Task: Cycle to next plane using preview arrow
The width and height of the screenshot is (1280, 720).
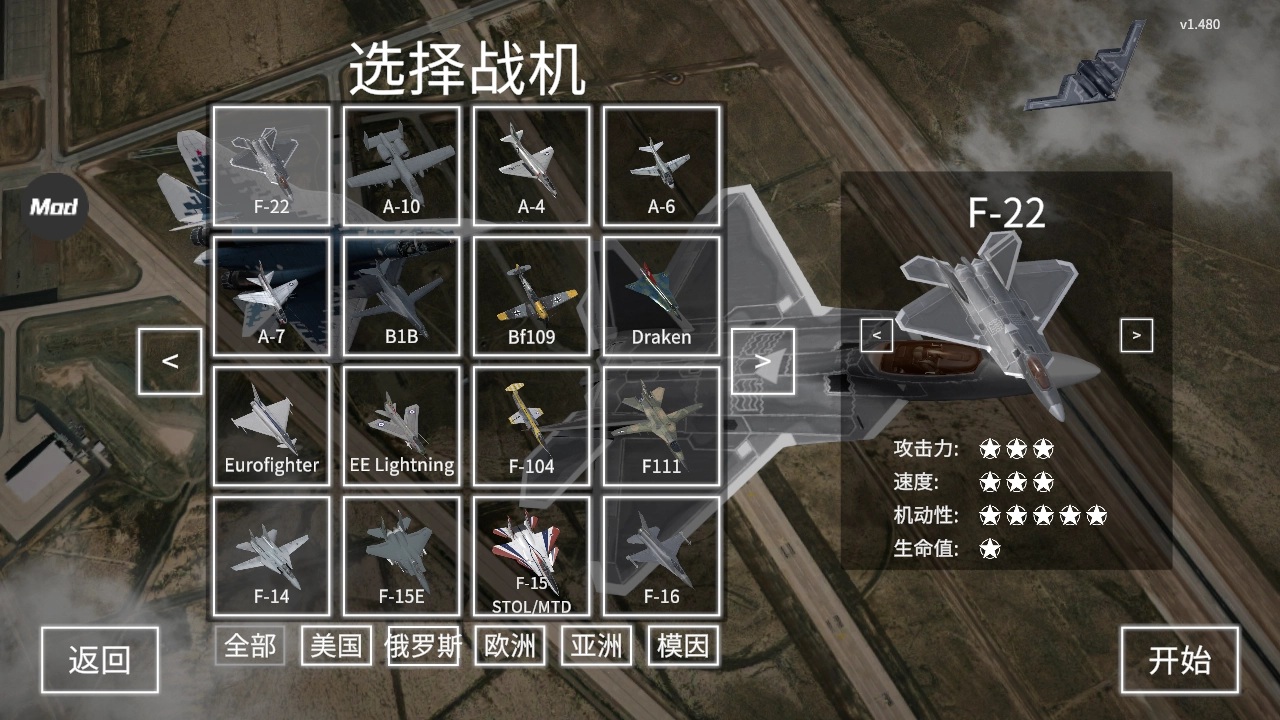Action: 1135,335
